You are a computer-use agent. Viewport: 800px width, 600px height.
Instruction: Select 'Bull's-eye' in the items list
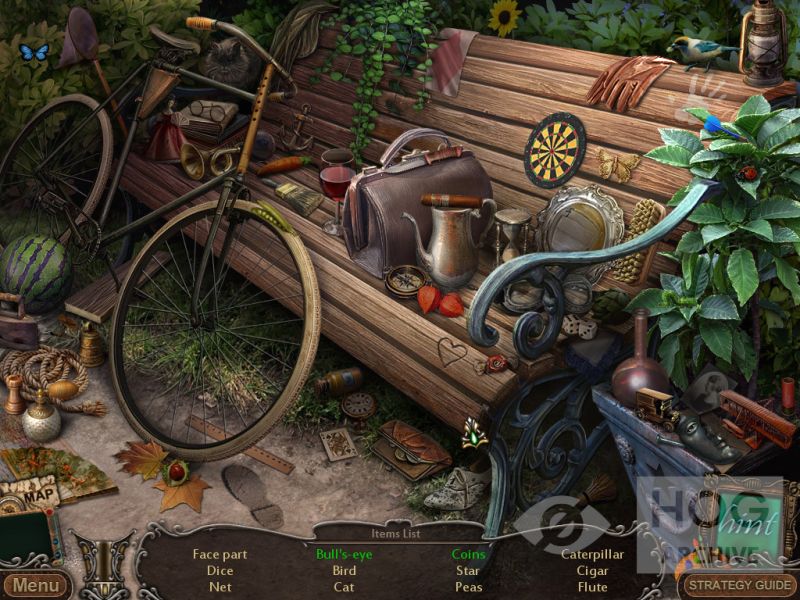pyautogui.click(x=344, y=554)
